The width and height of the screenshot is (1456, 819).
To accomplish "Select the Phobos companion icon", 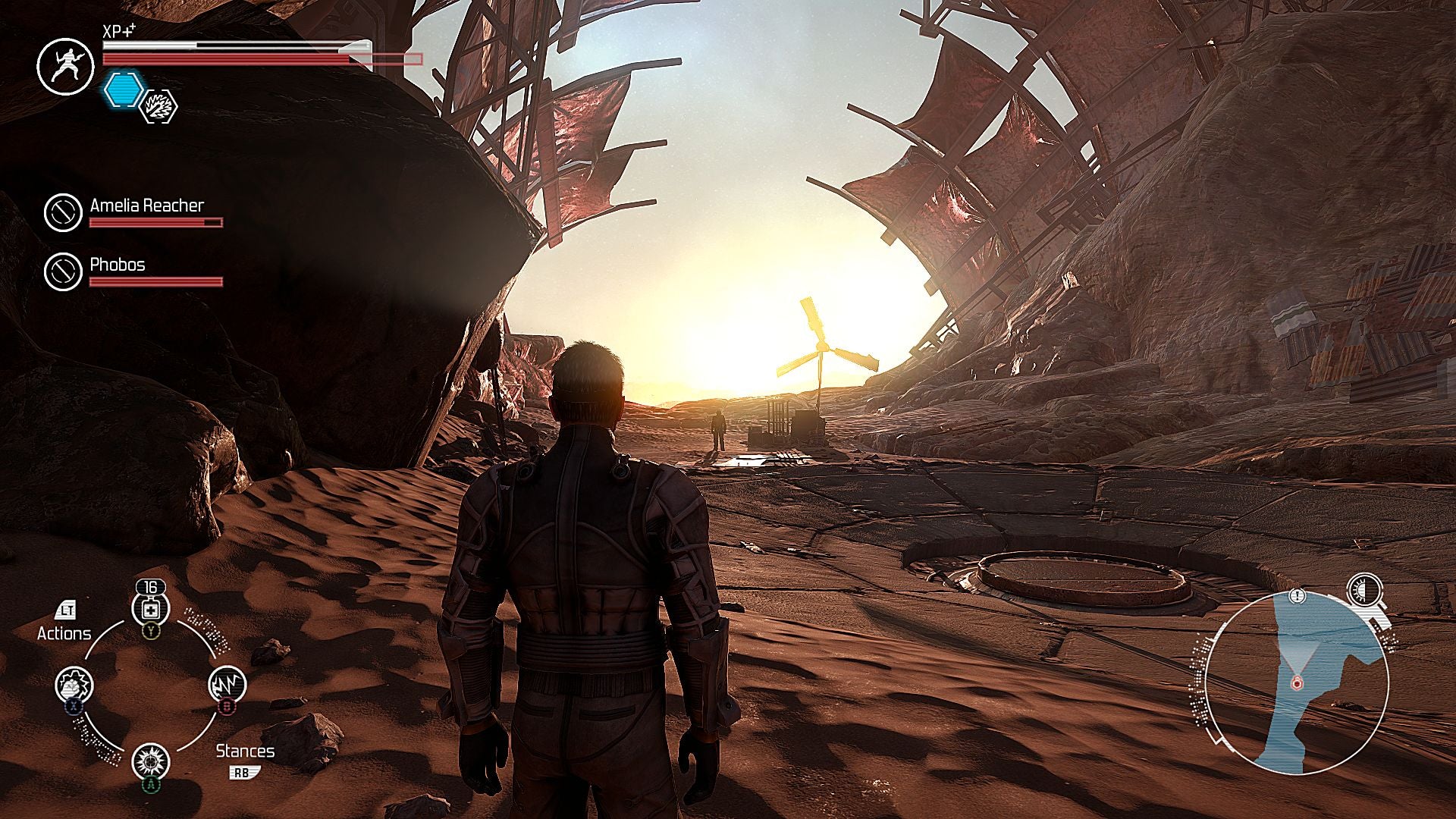I will click(63, 271).
